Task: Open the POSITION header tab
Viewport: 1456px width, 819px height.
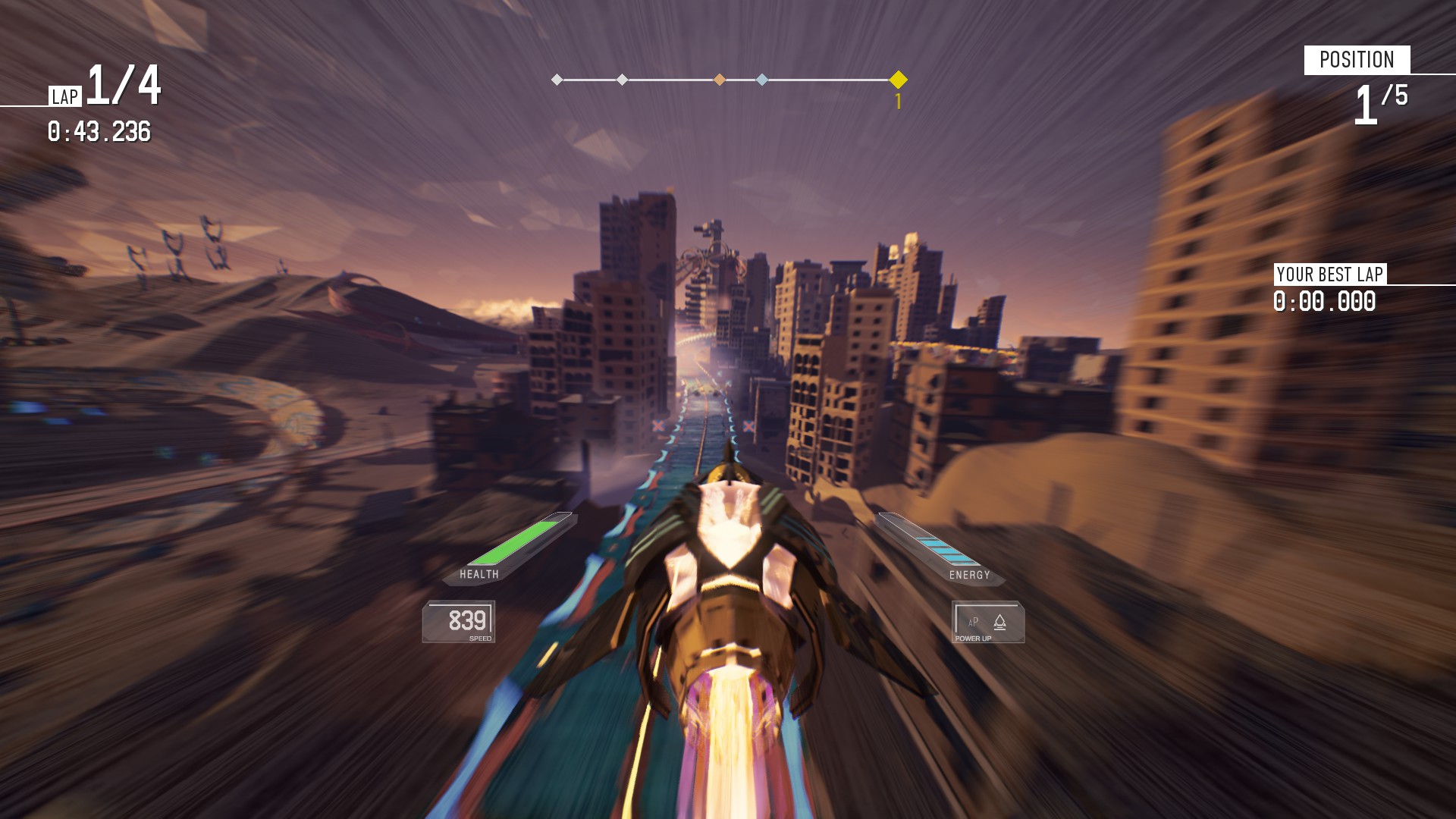Action: click(1358, 58)
